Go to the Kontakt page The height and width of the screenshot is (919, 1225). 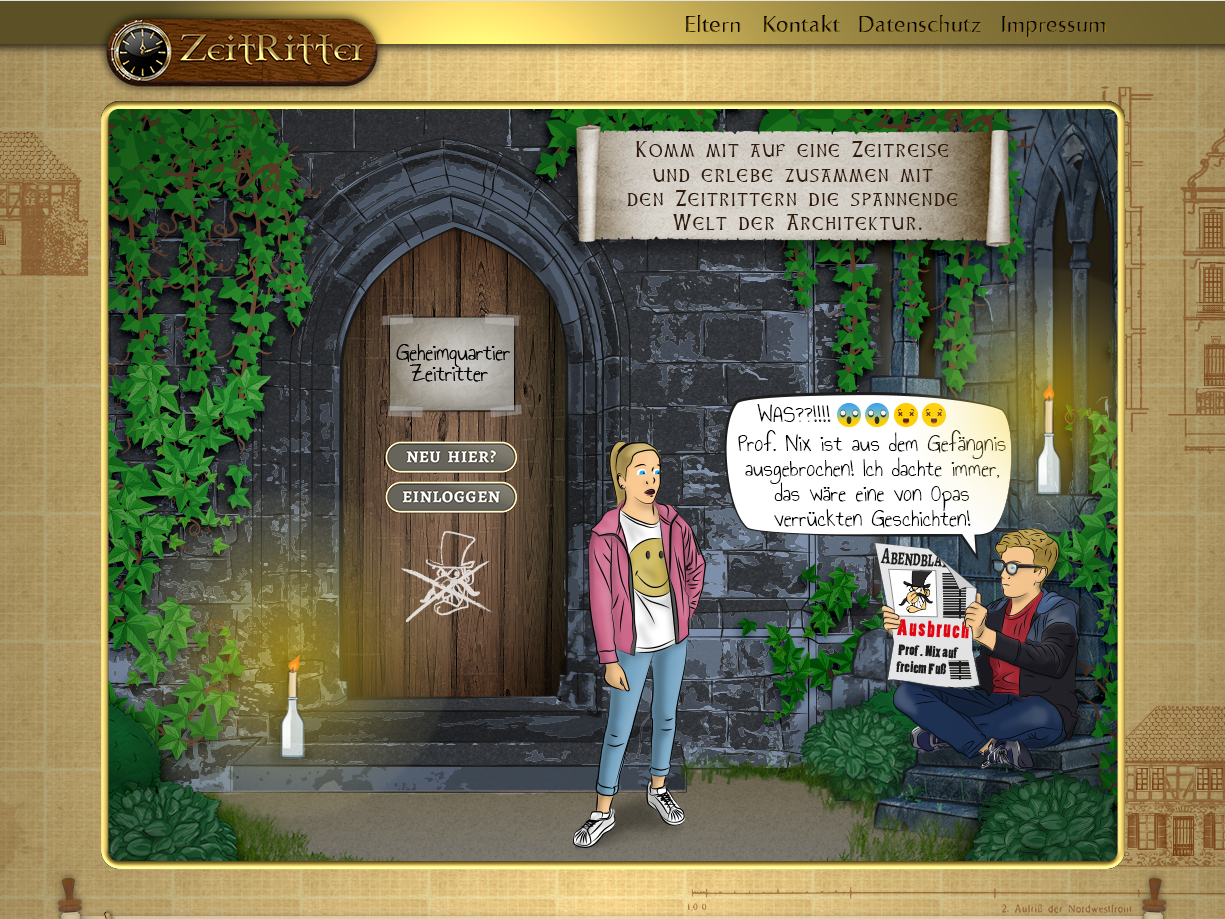(800, 25)
